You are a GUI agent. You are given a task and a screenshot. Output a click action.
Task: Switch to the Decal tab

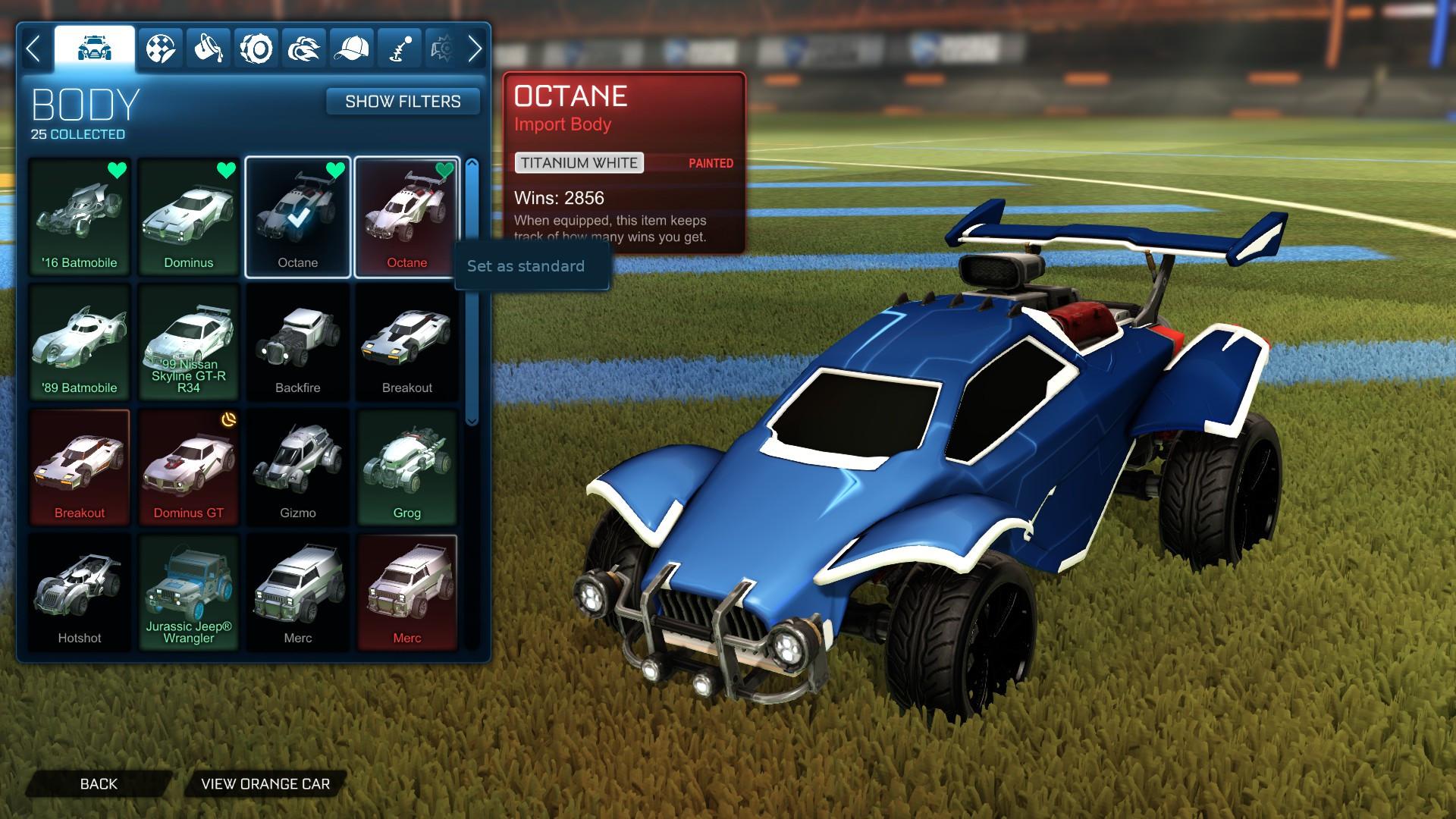161,49
